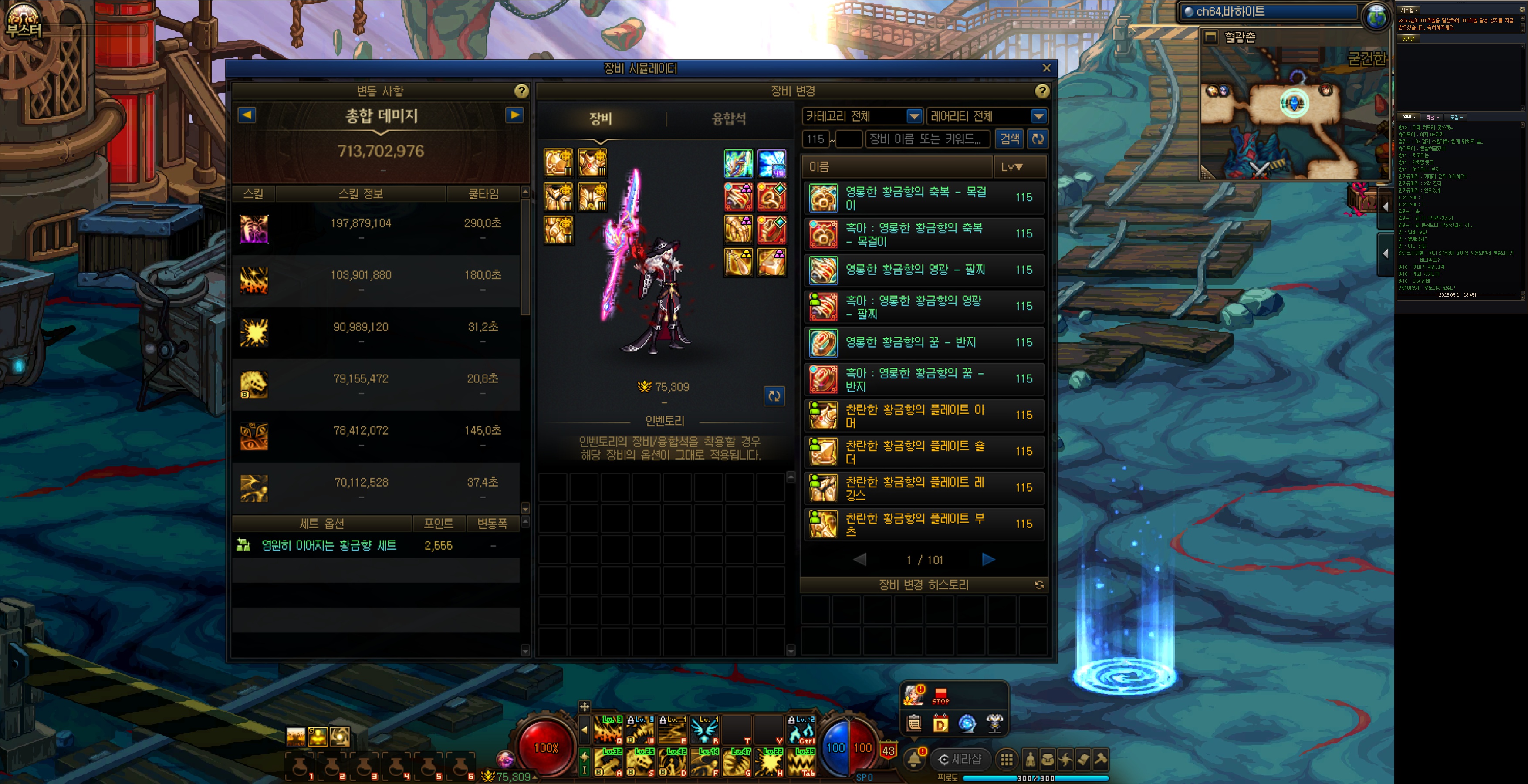This screenshot has height=784, width=1528.
Task: Reset the character equipment preview
Action: 774,396
